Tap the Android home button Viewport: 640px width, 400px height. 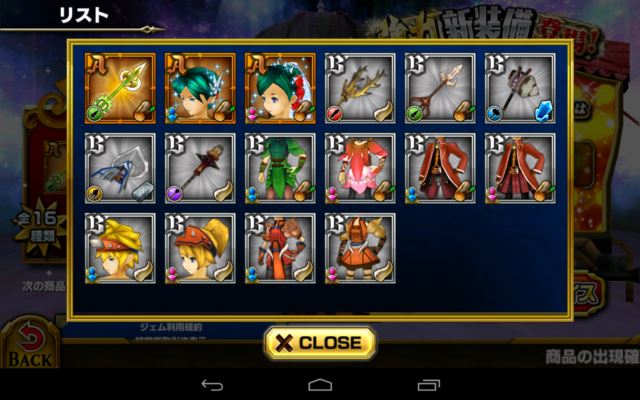(320, 385)
